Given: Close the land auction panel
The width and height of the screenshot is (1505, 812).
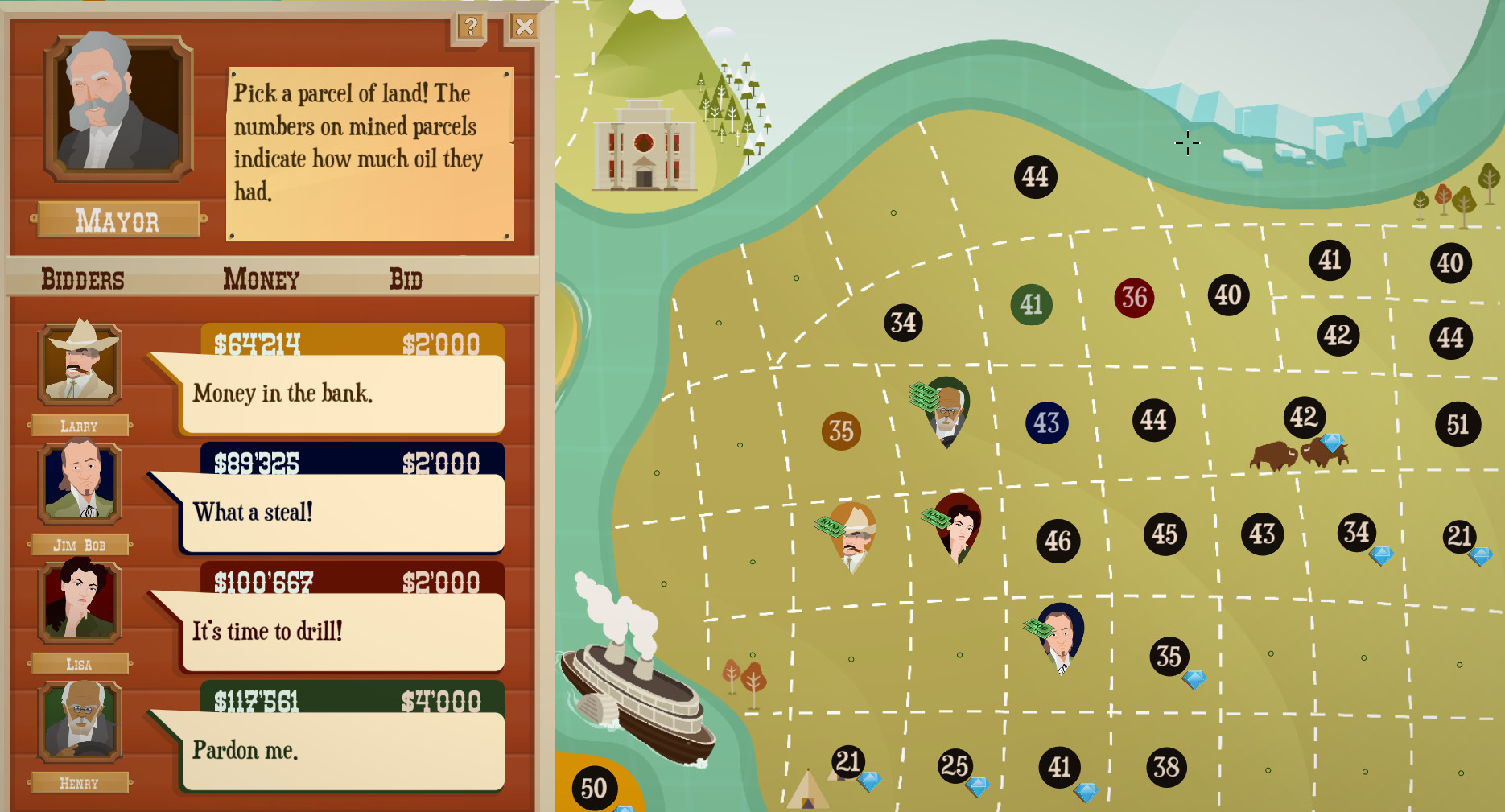Looking at the screenshot, I should pos(524,27).
